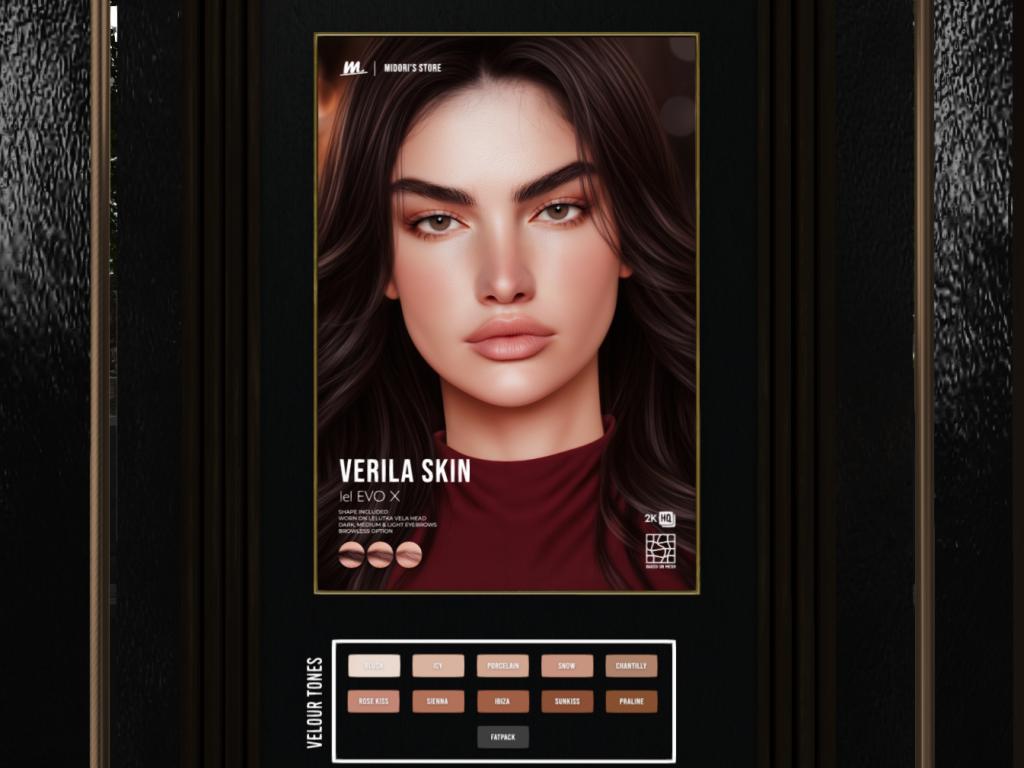Open the Verila Skin product poster

[x=506, y=313]
